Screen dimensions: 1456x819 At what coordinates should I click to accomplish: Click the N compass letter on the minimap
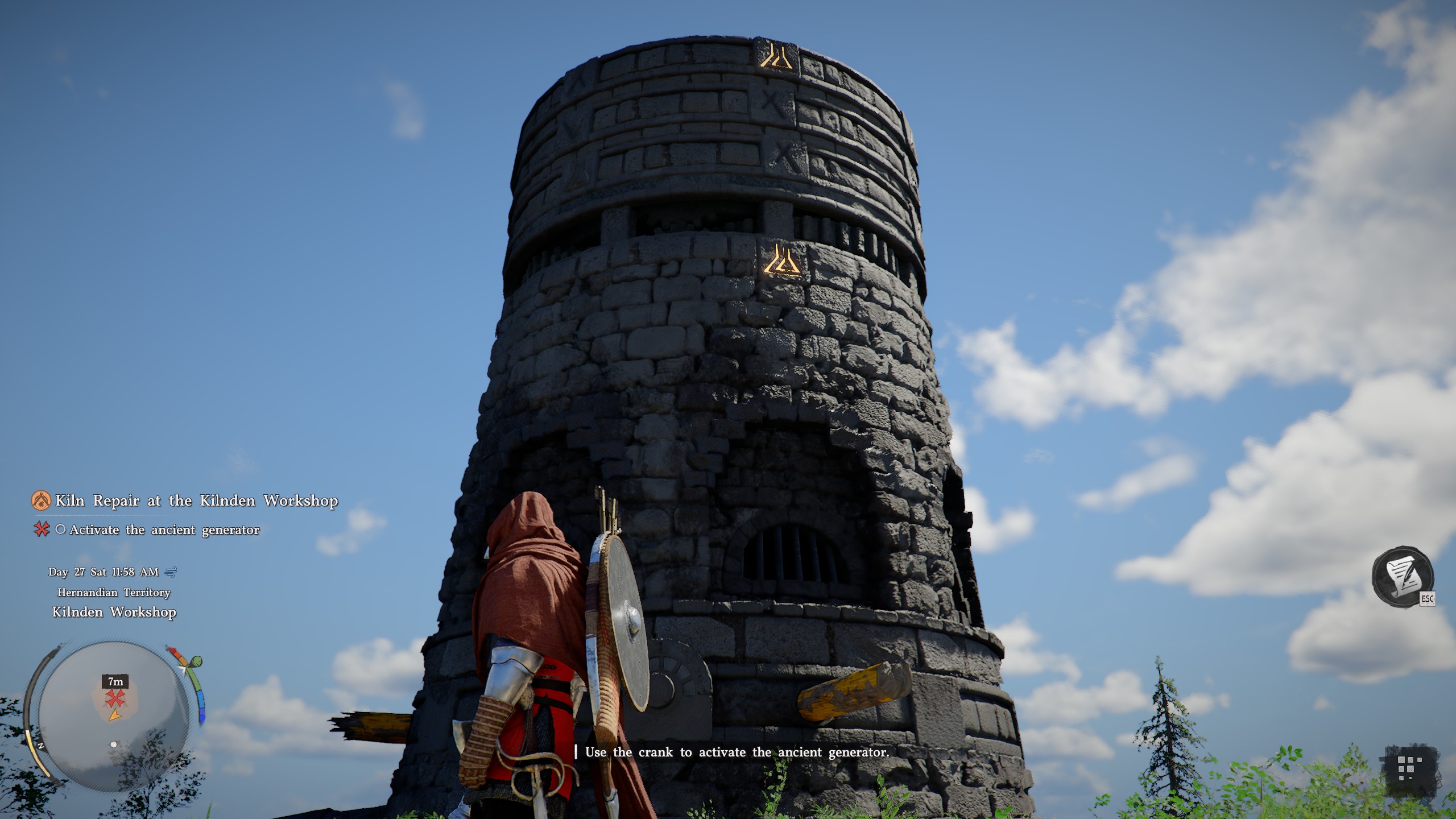coord(40,747)
